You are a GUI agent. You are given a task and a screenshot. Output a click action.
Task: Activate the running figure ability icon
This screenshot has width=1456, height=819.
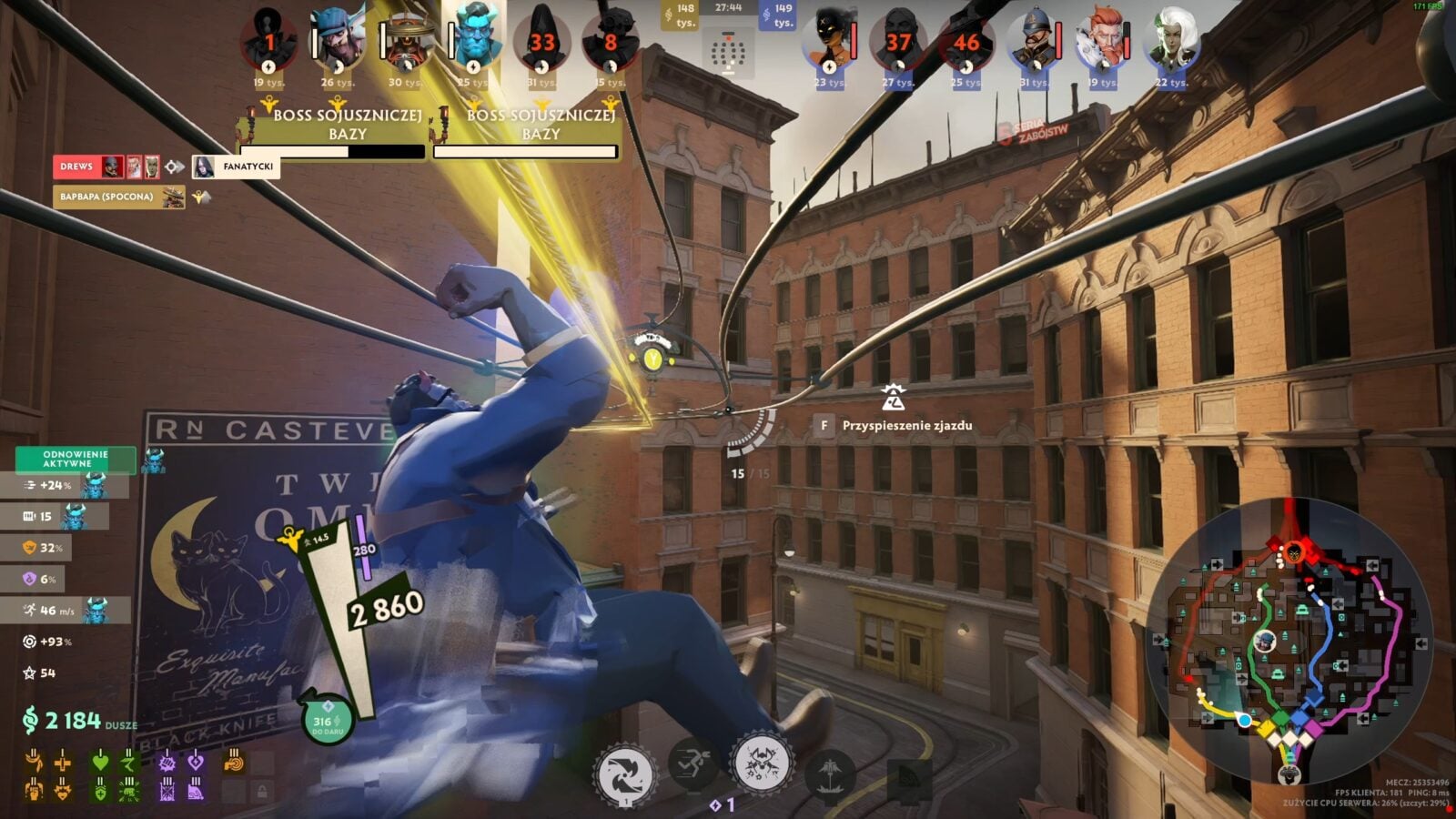coord(693,763)
